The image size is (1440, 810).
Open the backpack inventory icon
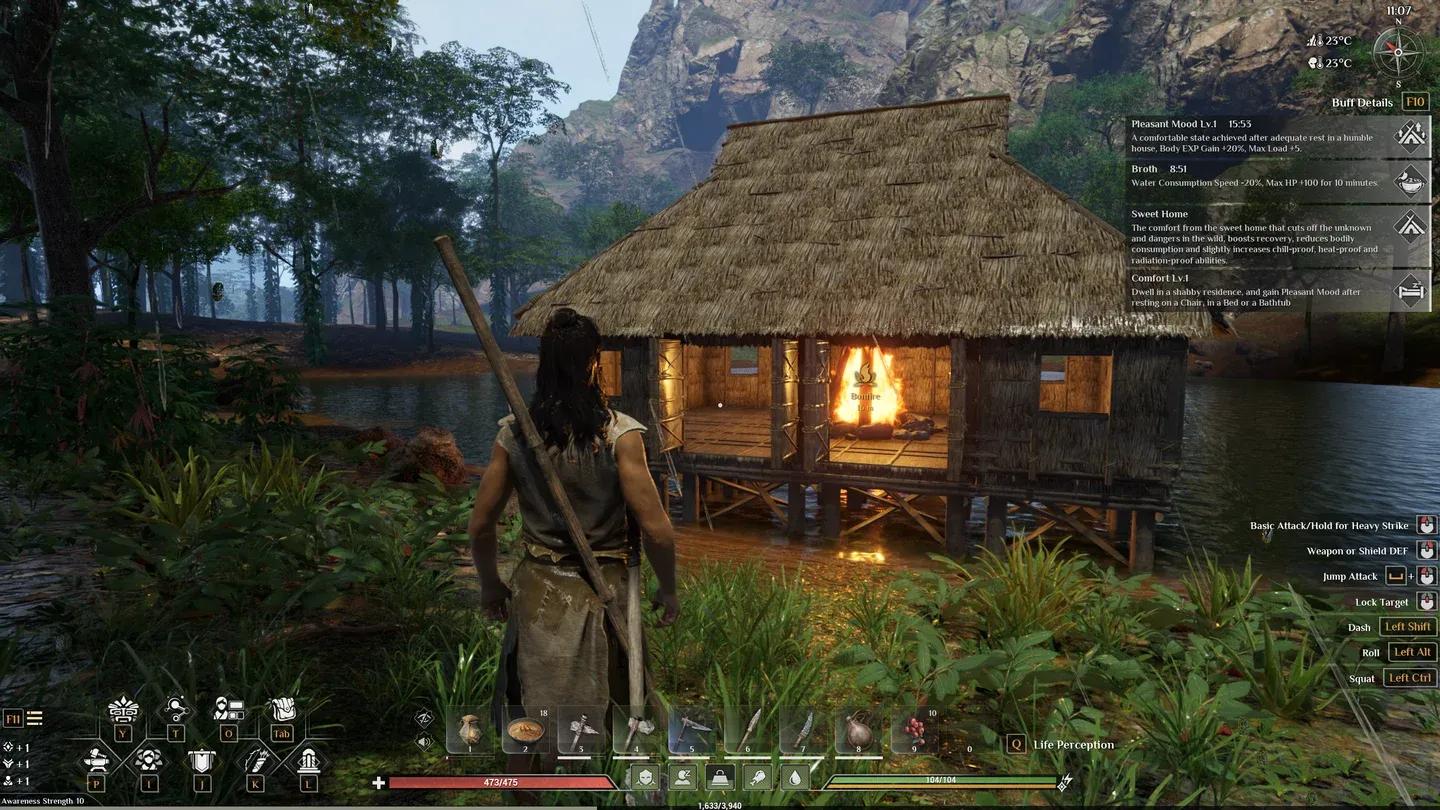click(x=283, y=710)
